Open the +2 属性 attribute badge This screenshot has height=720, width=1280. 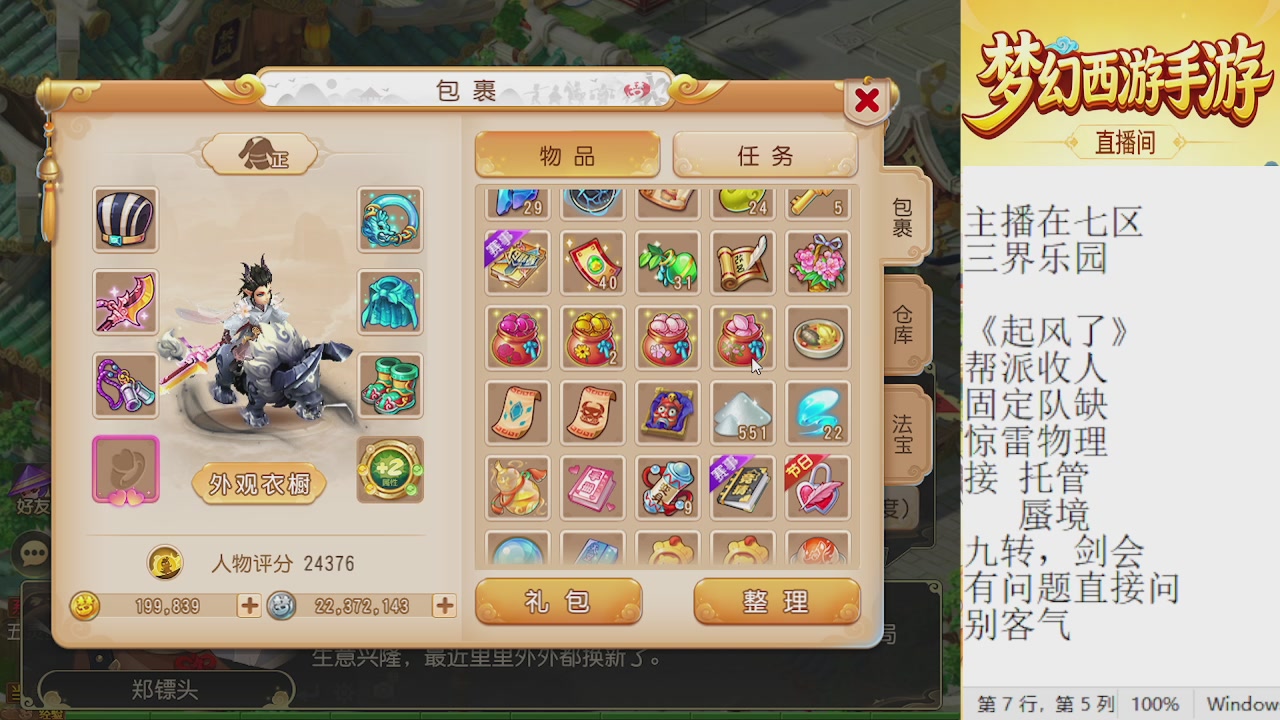(390, 472)
